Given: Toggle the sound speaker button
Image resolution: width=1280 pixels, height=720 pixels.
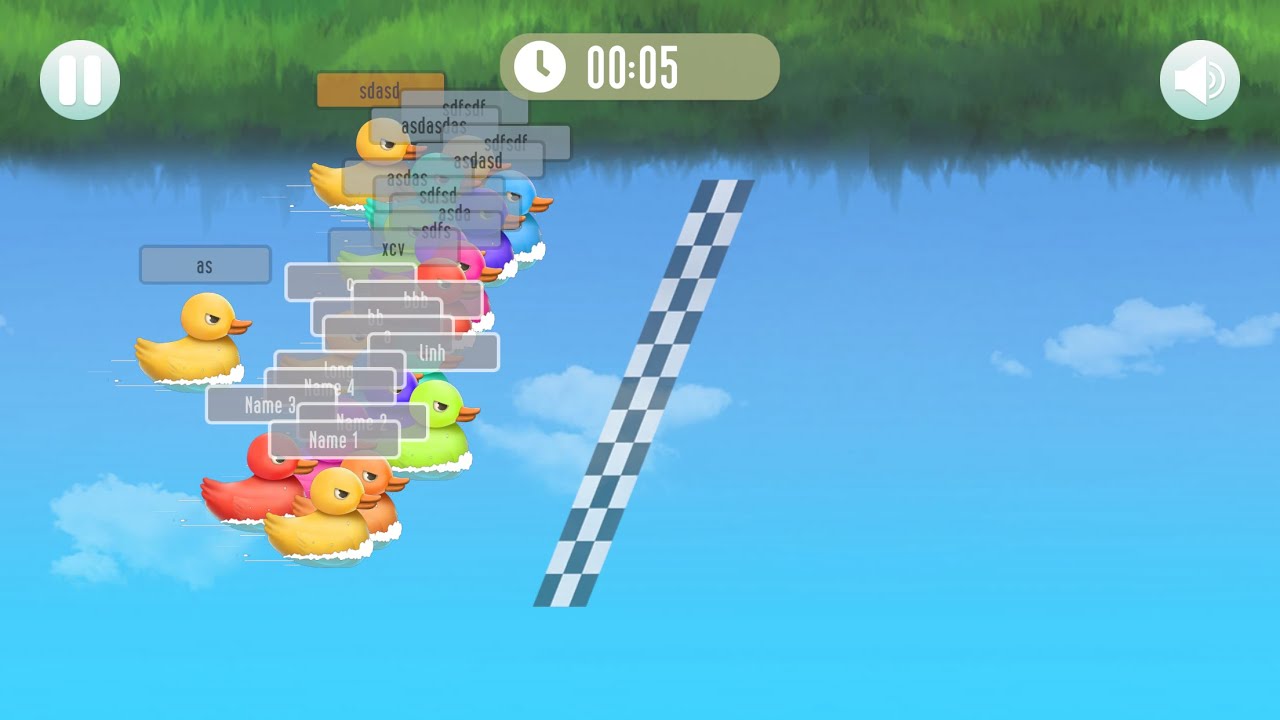Looking at the screenshot, I should pos(1199,80).
